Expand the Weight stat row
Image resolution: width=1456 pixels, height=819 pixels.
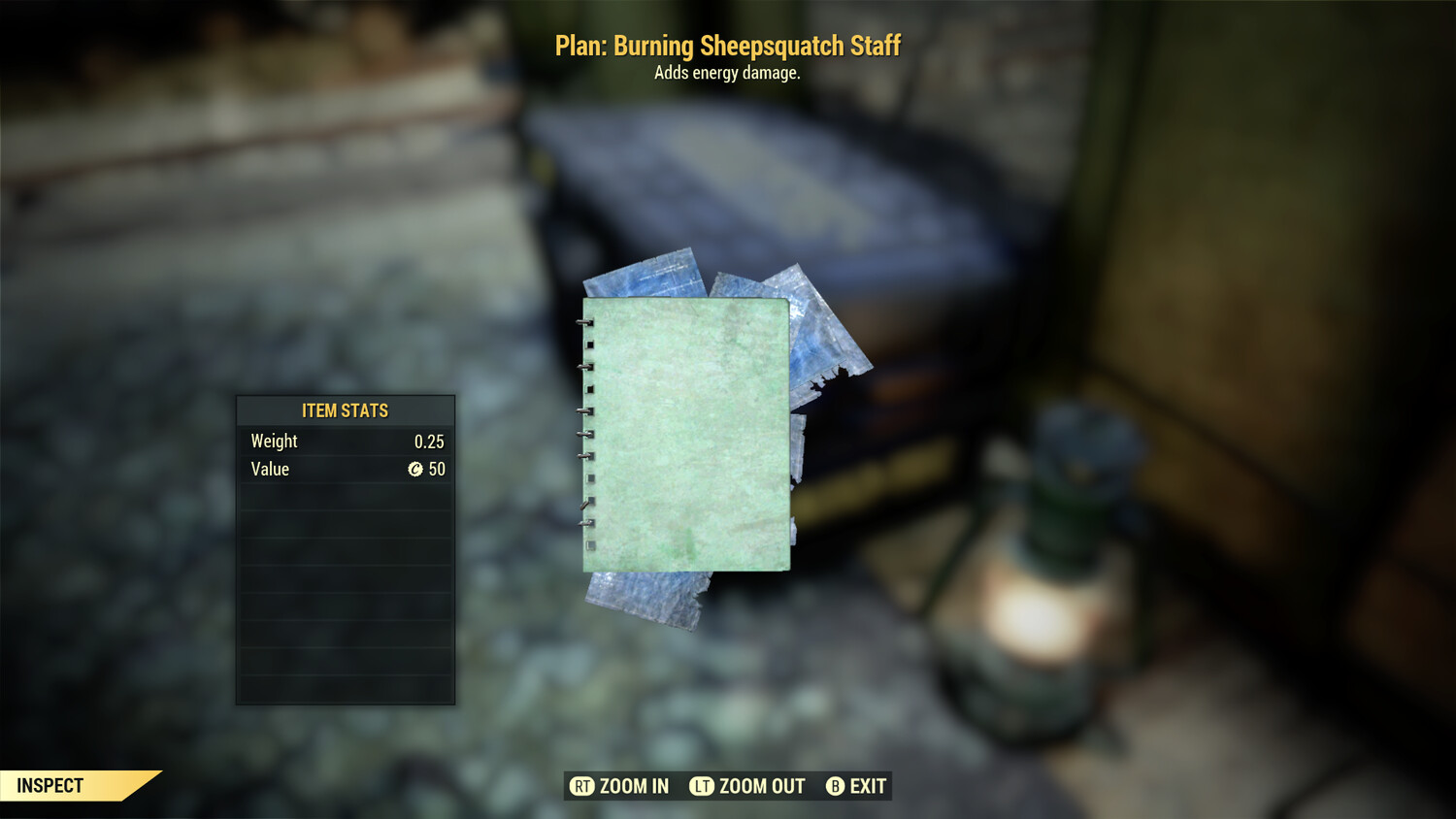[345, 441]
